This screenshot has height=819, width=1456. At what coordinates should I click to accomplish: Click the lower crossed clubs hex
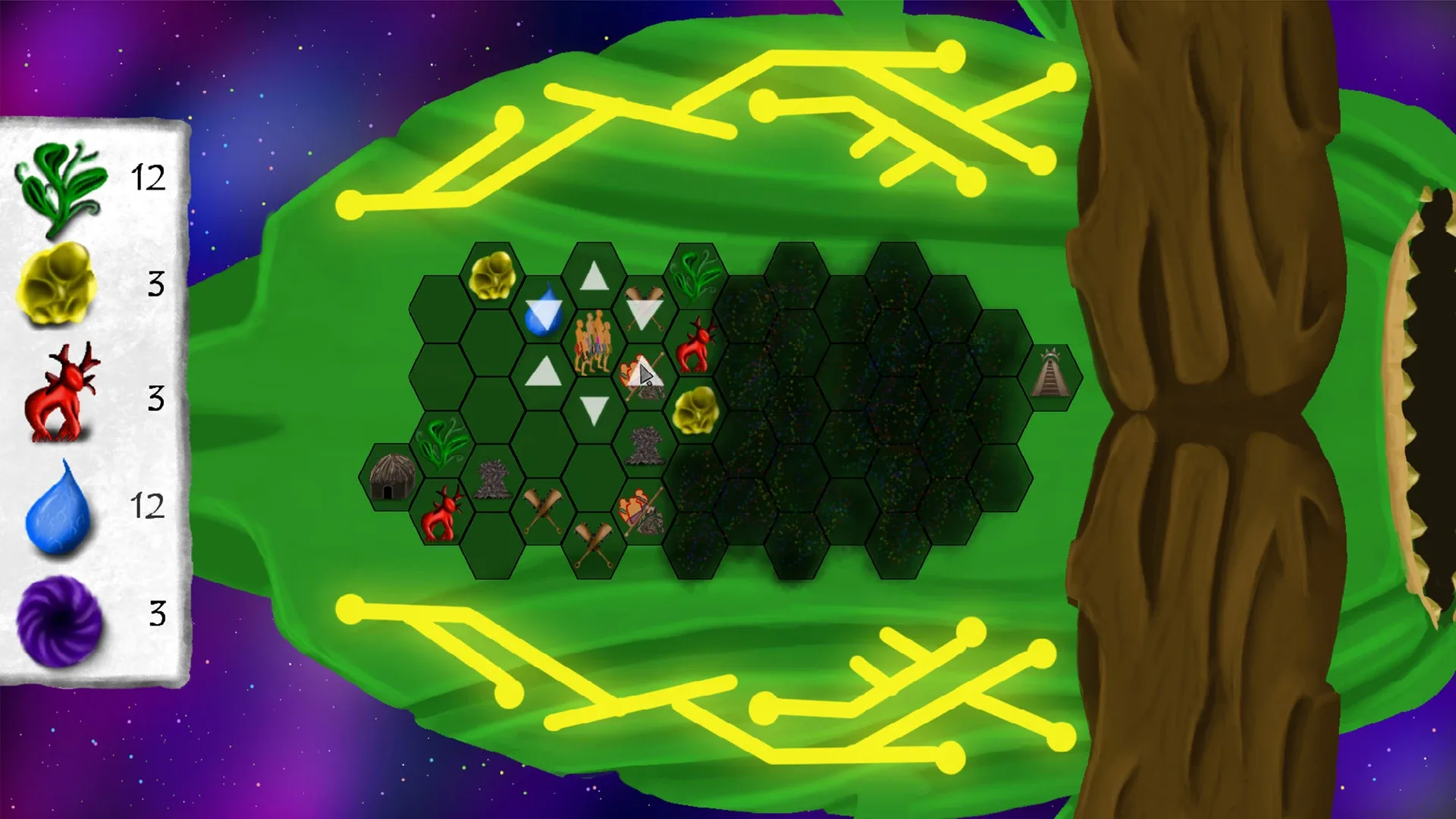pyautogui.click(x=594, y=543)
